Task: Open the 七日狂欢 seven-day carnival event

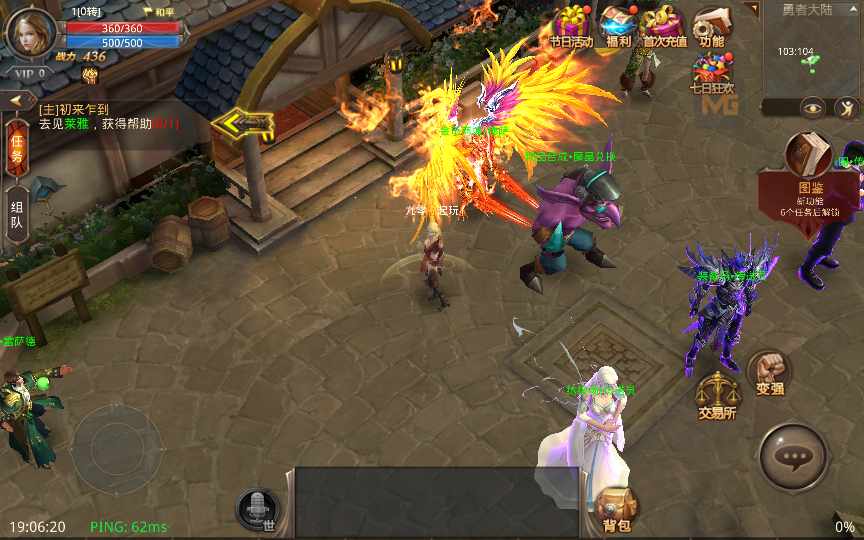Action: click(x=712, y=72)
